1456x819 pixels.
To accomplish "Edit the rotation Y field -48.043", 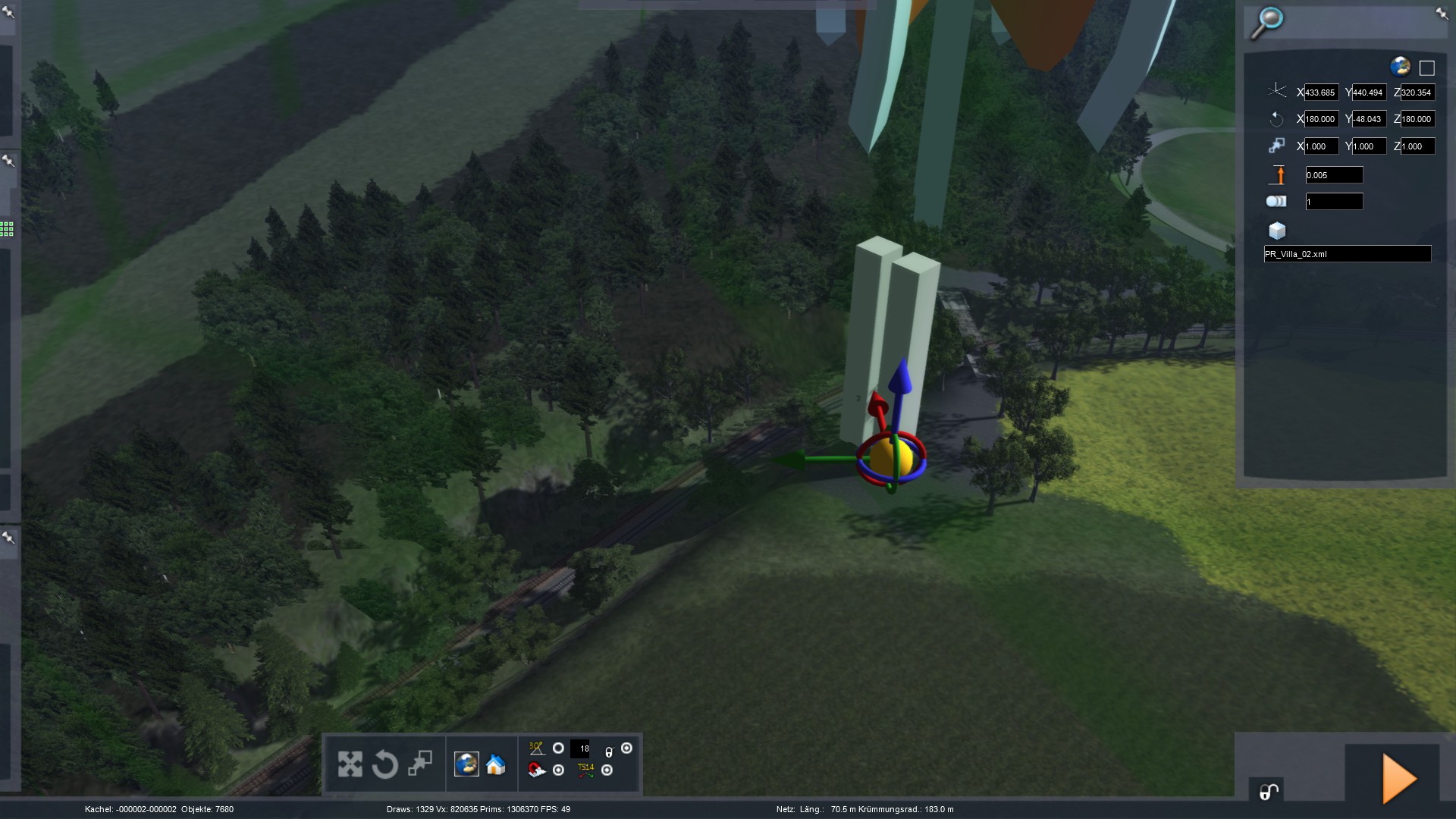I will pos(1370,119).
